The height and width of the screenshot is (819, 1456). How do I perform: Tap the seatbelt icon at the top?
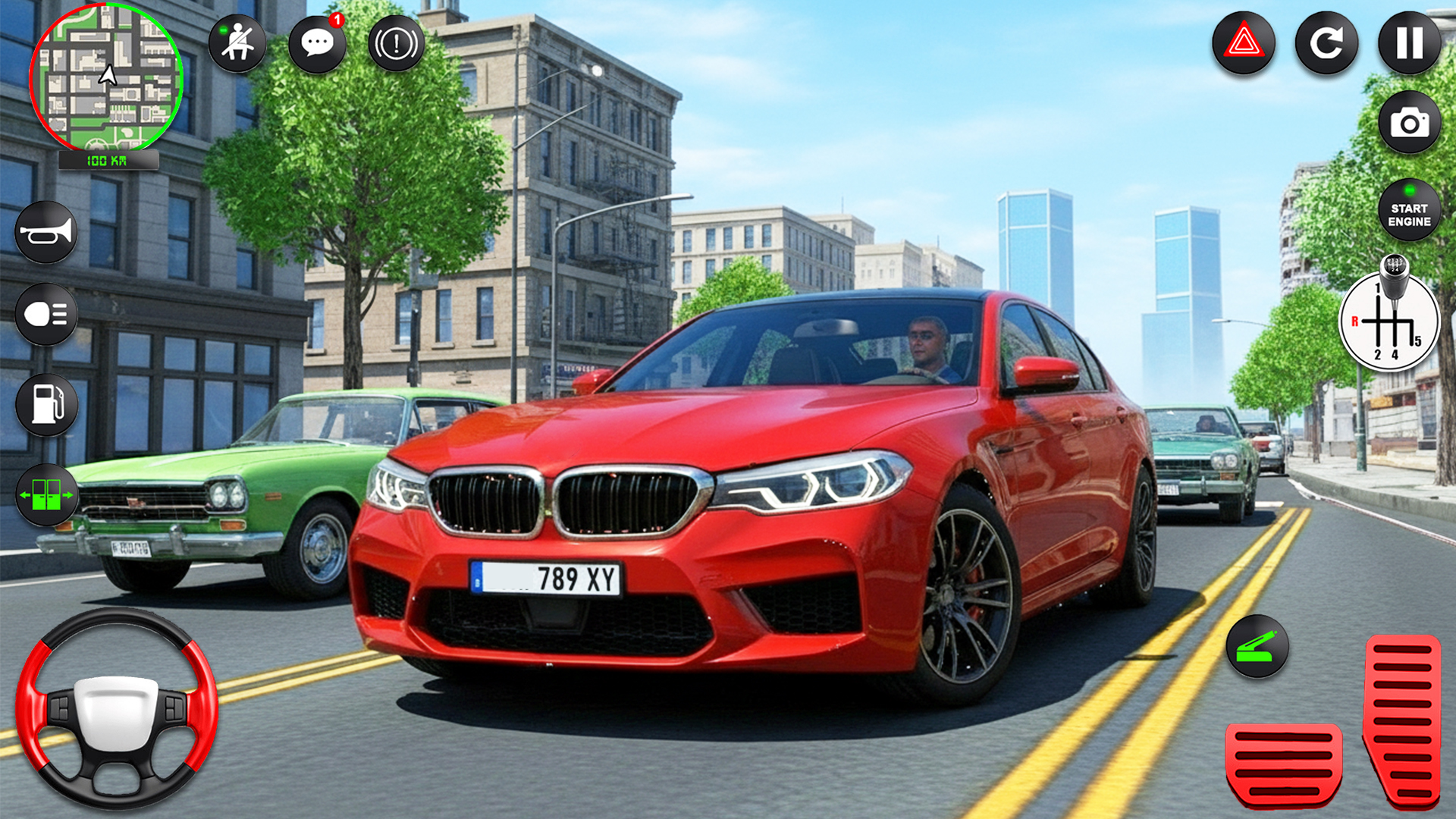point(239,42)
